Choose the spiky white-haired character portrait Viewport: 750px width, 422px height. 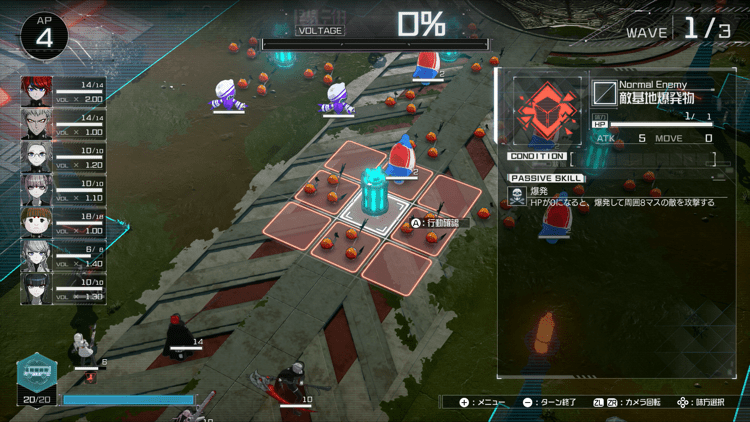coord(37,124)
